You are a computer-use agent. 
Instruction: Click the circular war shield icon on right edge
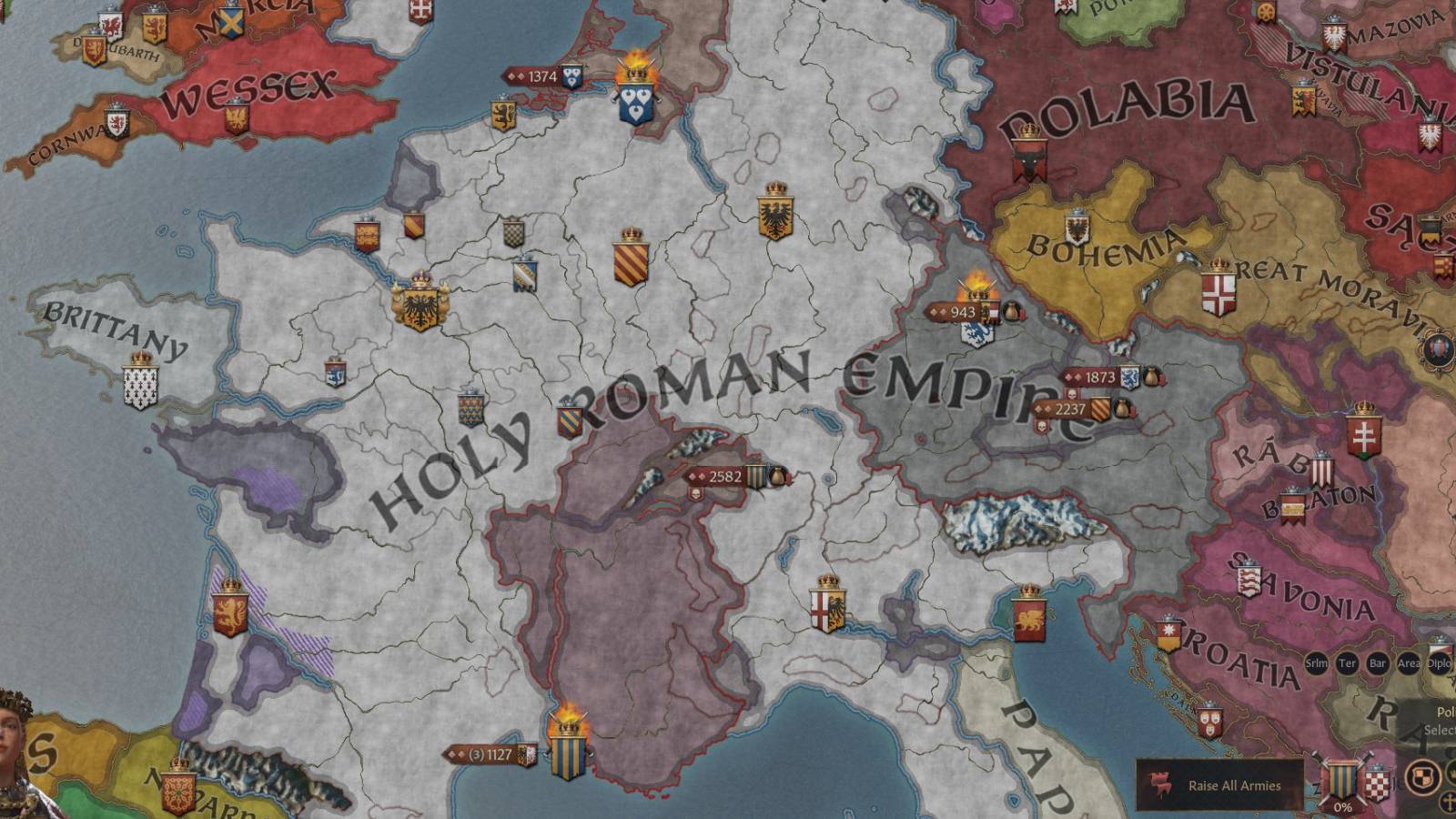[x=1440, y=349]
